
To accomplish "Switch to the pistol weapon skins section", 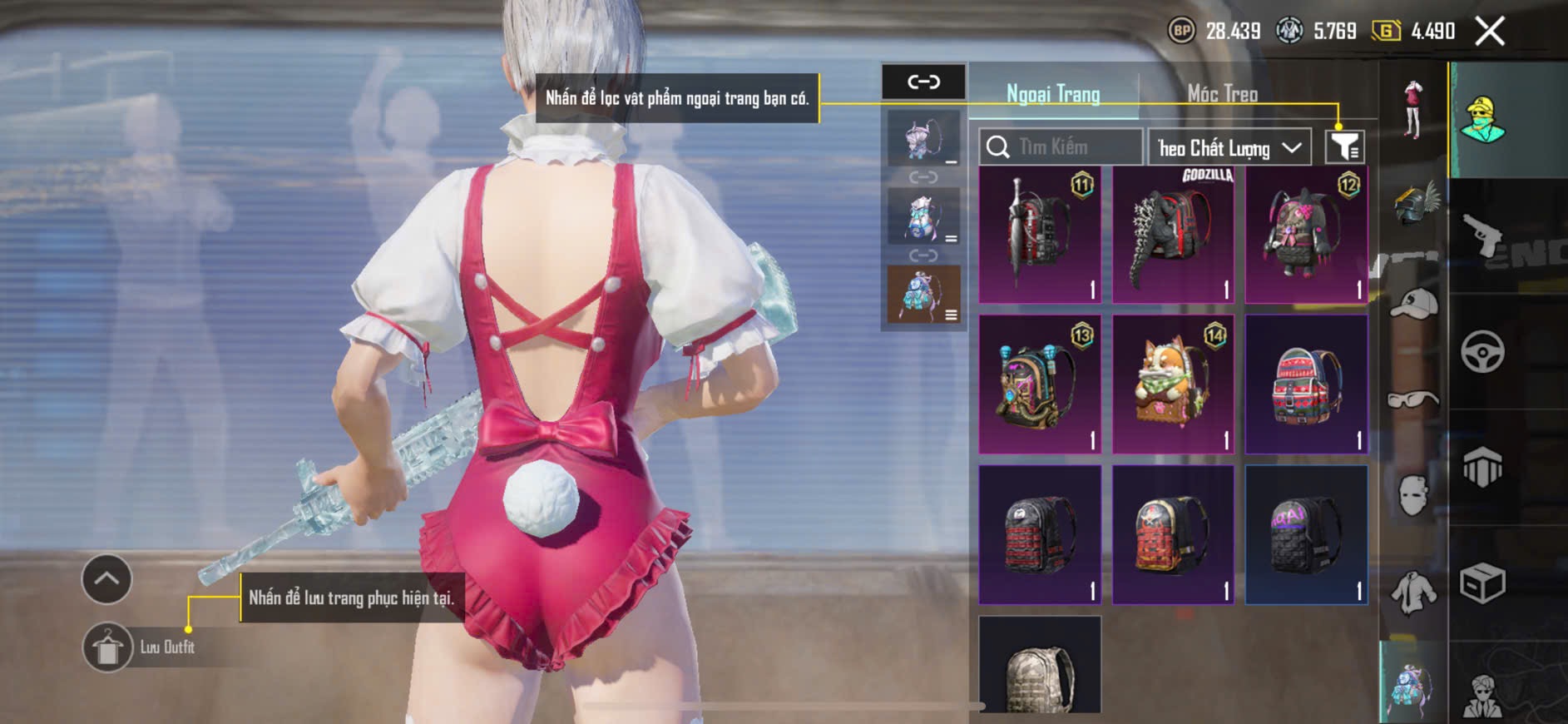I will pos(1483,236).
